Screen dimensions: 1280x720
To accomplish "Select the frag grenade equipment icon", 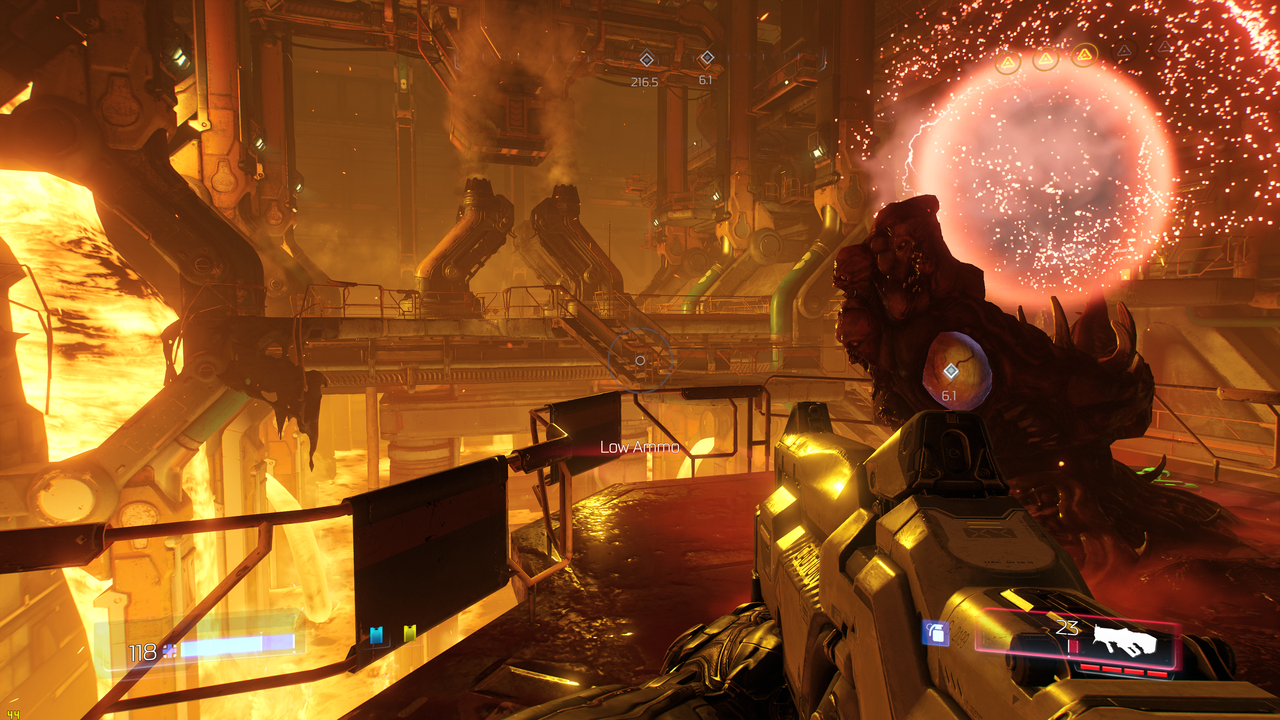I will click(x=934, y=633).
